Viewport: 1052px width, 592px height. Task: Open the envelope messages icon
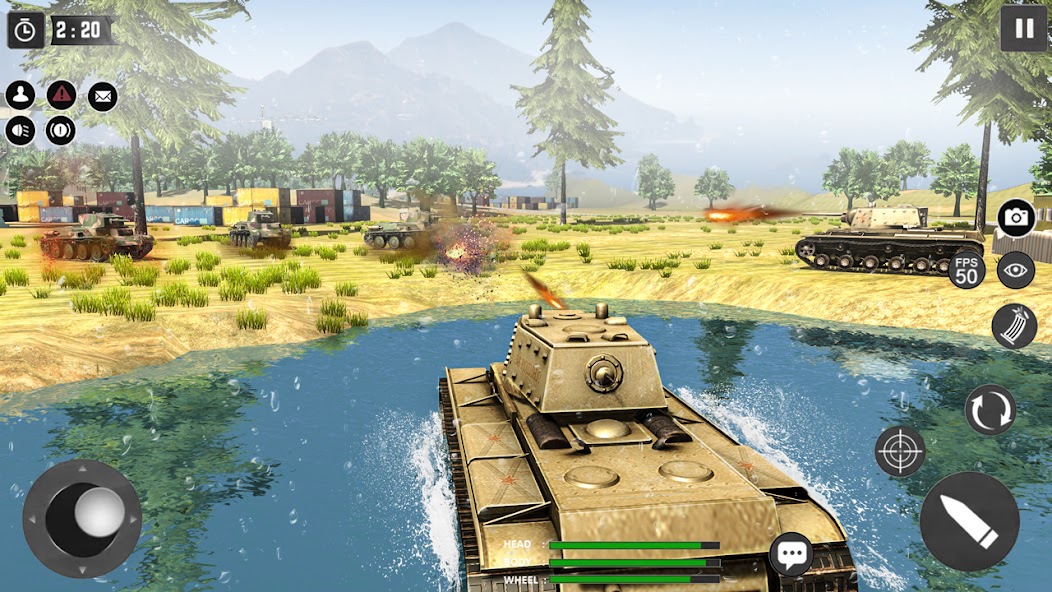102,96
